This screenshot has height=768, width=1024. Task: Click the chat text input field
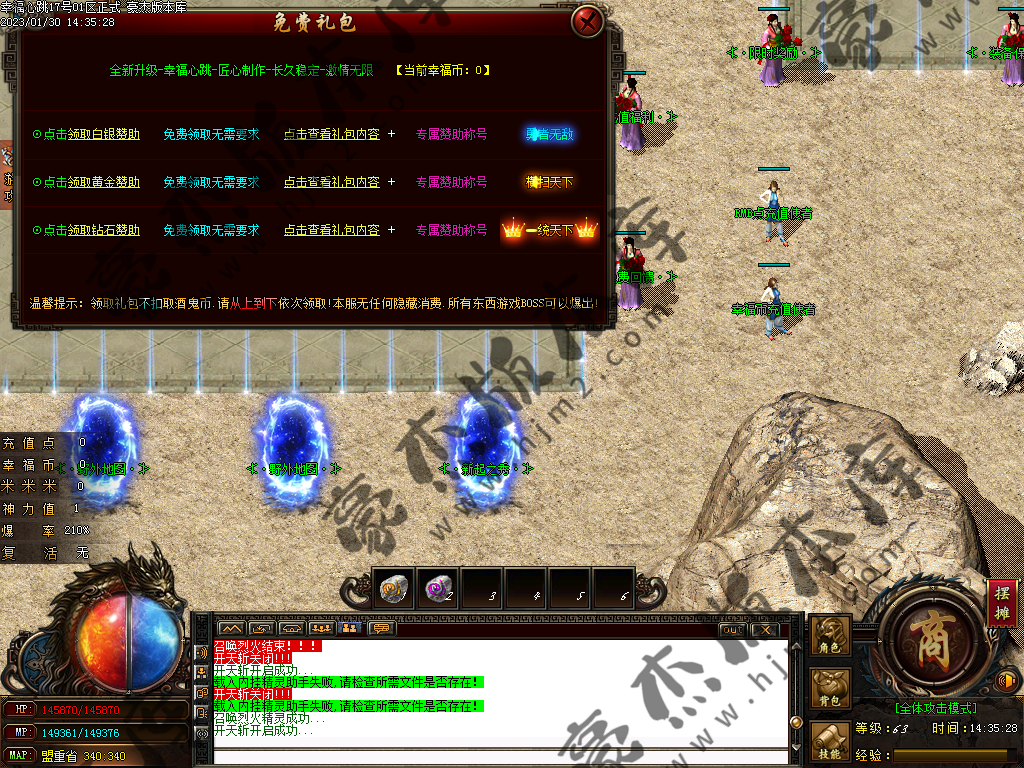500,755
